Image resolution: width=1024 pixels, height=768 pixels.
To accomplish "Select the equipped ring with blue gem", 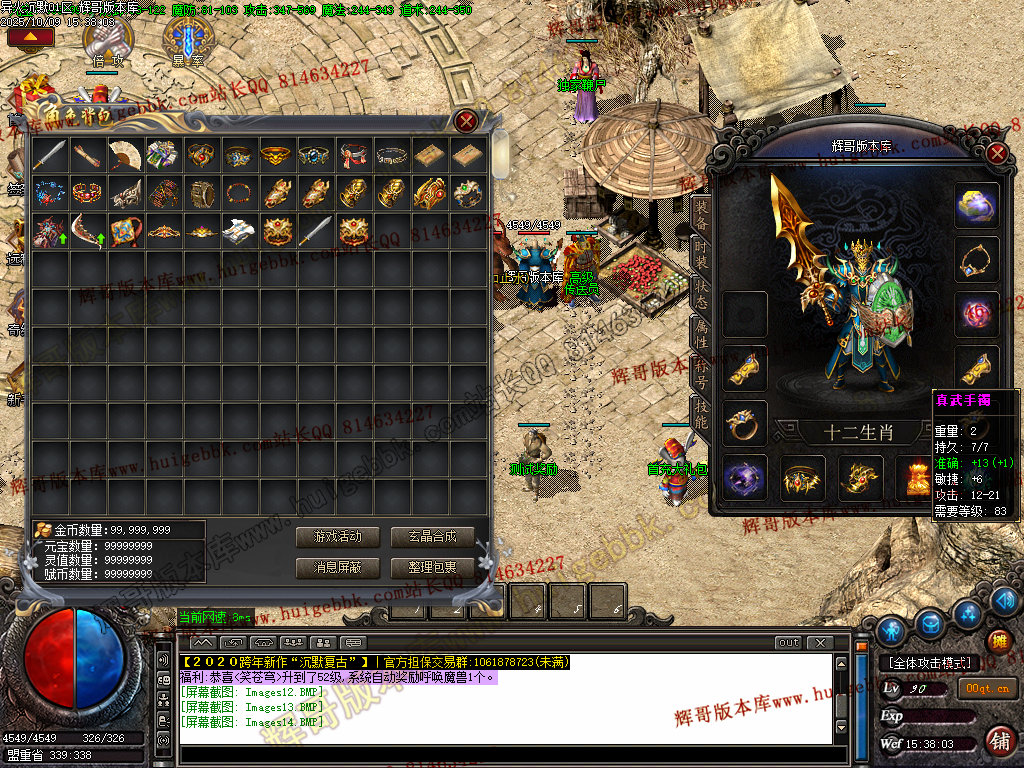I will pyautogui.click(x=745, y=424).
